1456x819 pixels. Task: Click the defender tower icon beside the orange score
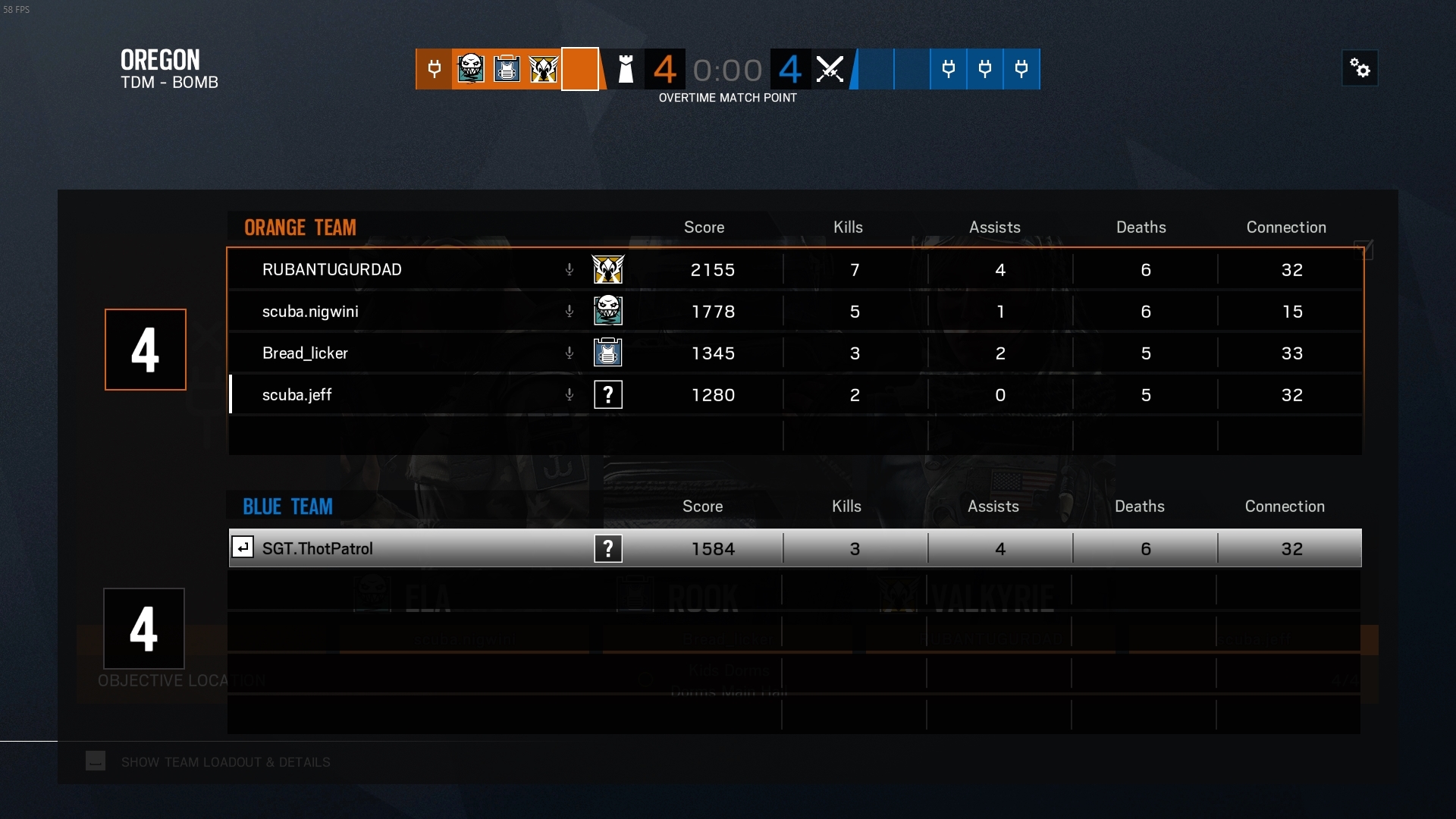pos(625,68)
